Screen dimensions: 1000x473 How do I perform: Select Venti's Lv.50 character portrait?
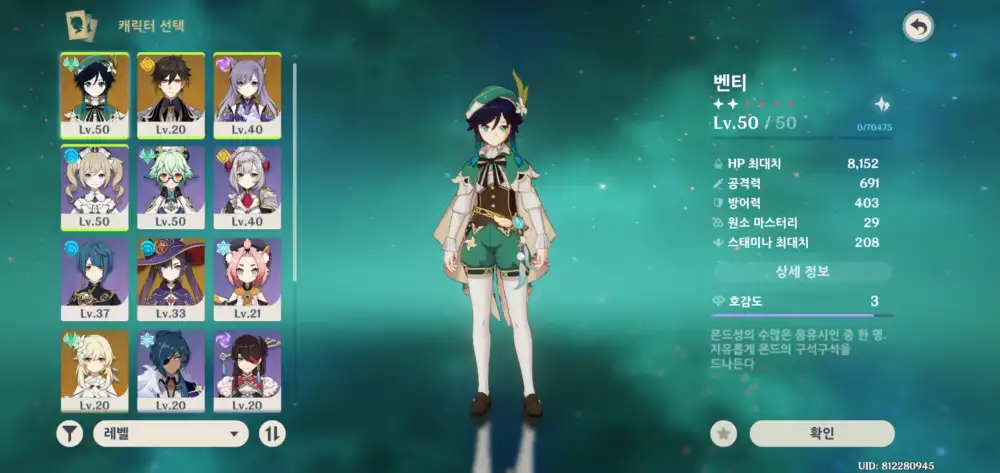click(x=94, y=95)
